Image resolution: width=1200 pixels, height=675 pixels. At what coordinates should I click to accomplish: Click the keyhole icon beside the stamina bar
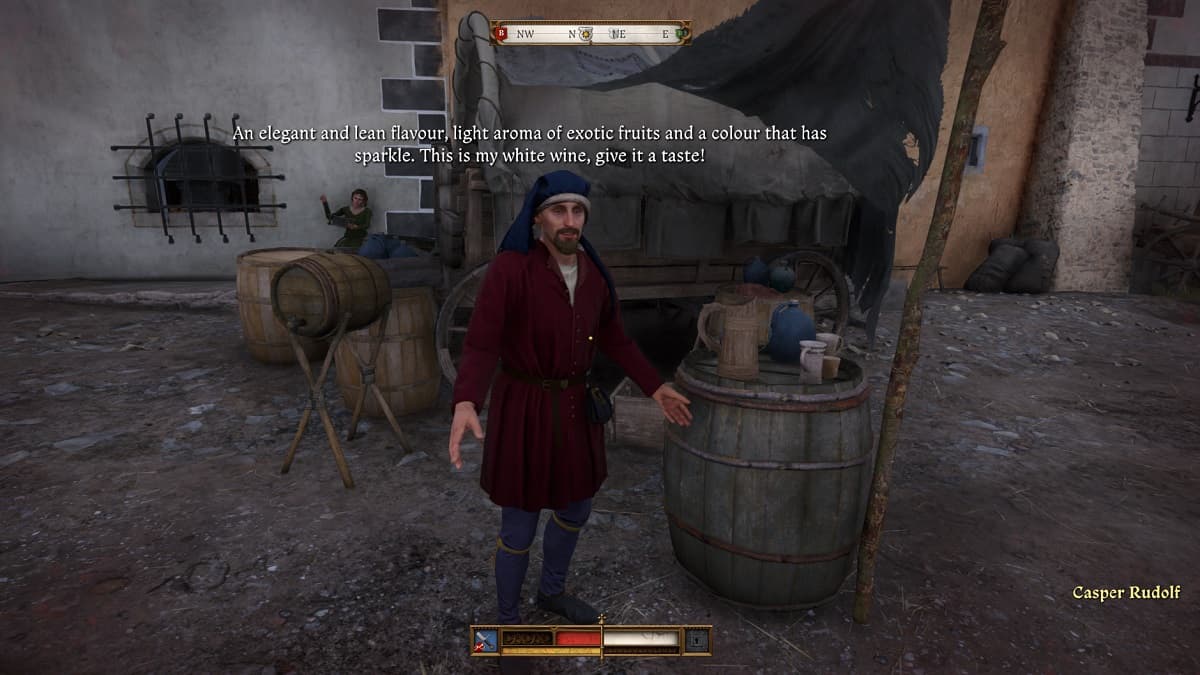point(696,639)
